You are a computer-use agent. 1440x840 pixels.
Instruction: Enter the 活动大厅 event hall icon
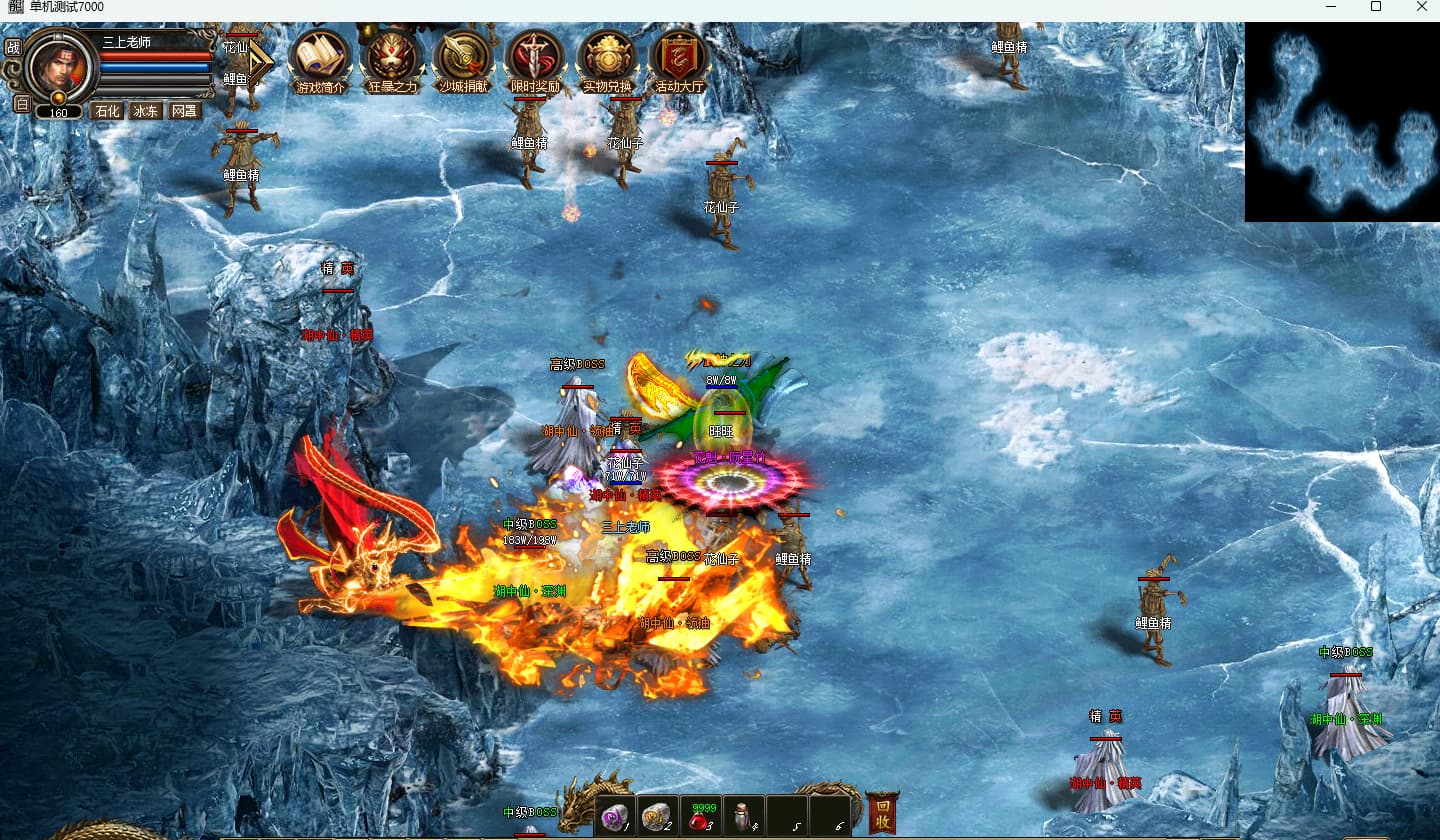[x=679, y=59]
